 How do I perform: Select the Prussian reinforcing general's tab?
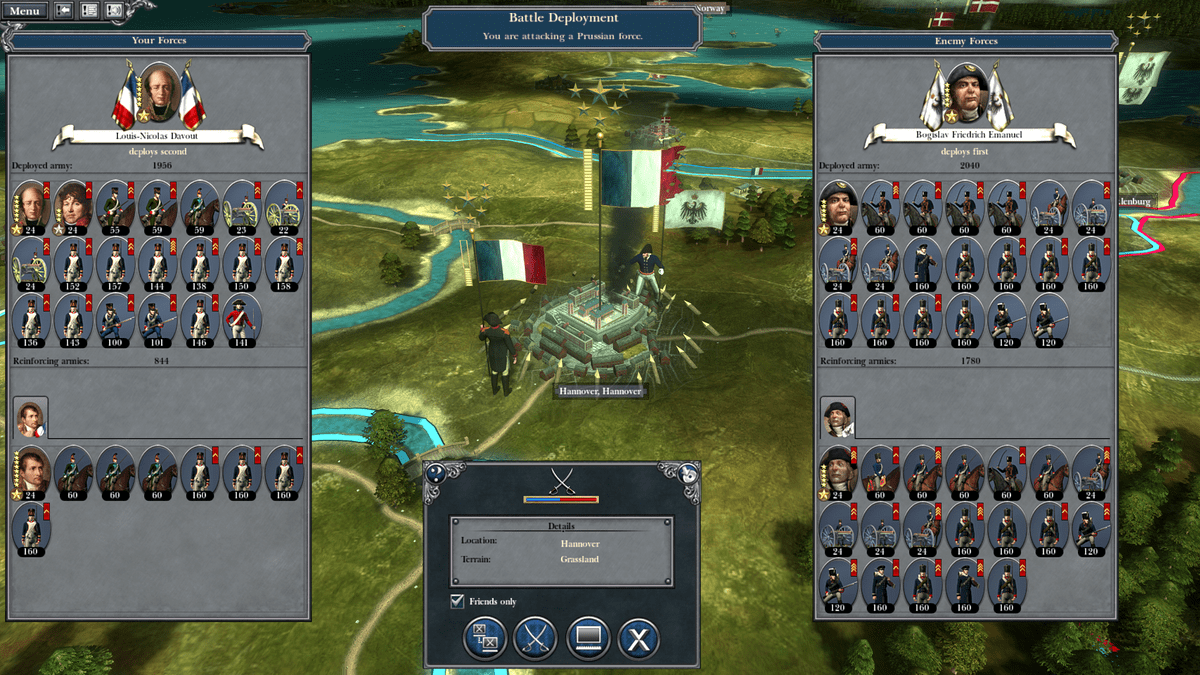837,418
